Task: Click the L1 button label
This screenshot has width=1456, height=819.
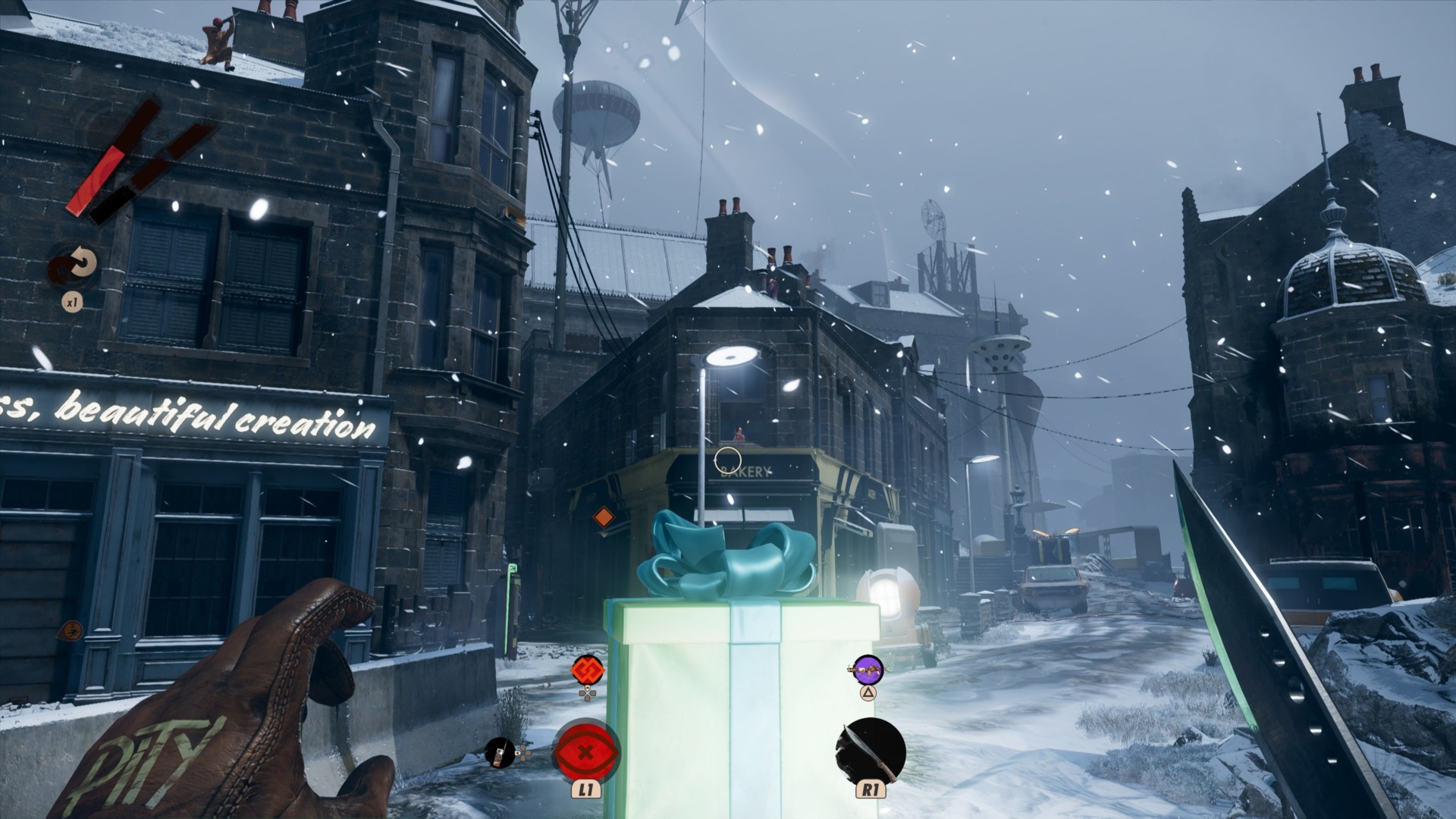Action: pos(588,791)
